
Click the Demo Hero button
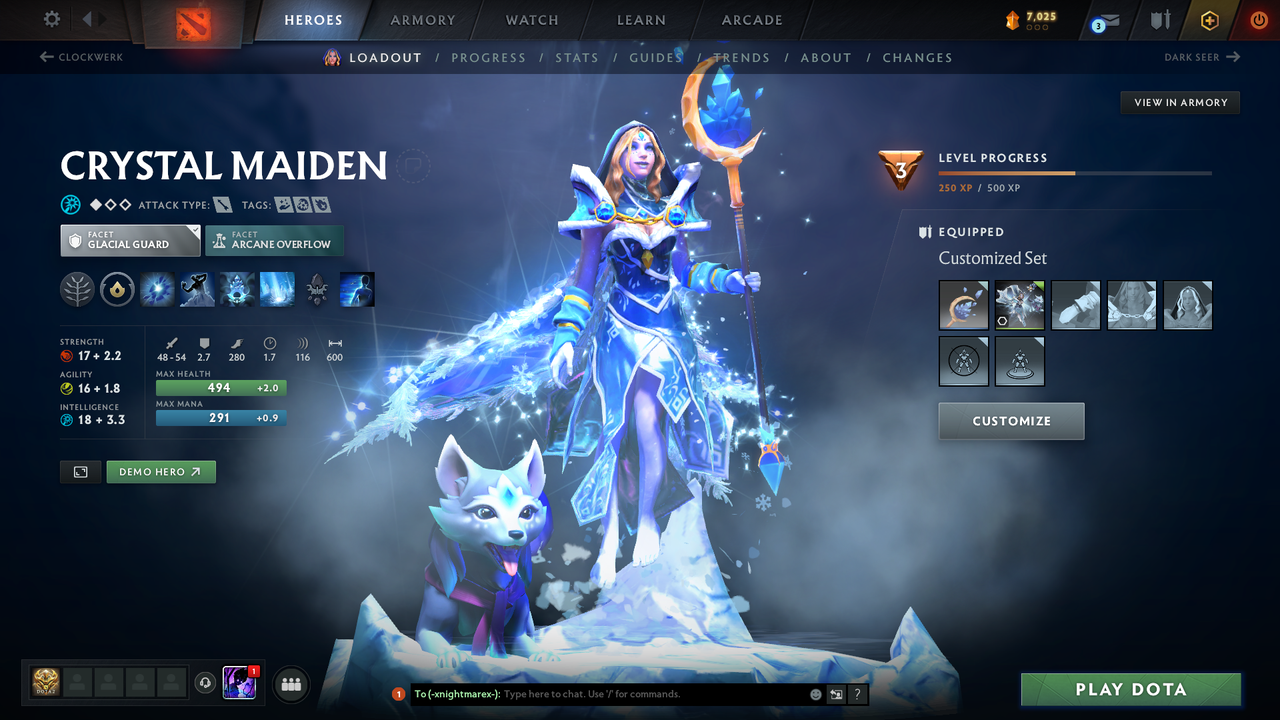(x=160, y=471)
